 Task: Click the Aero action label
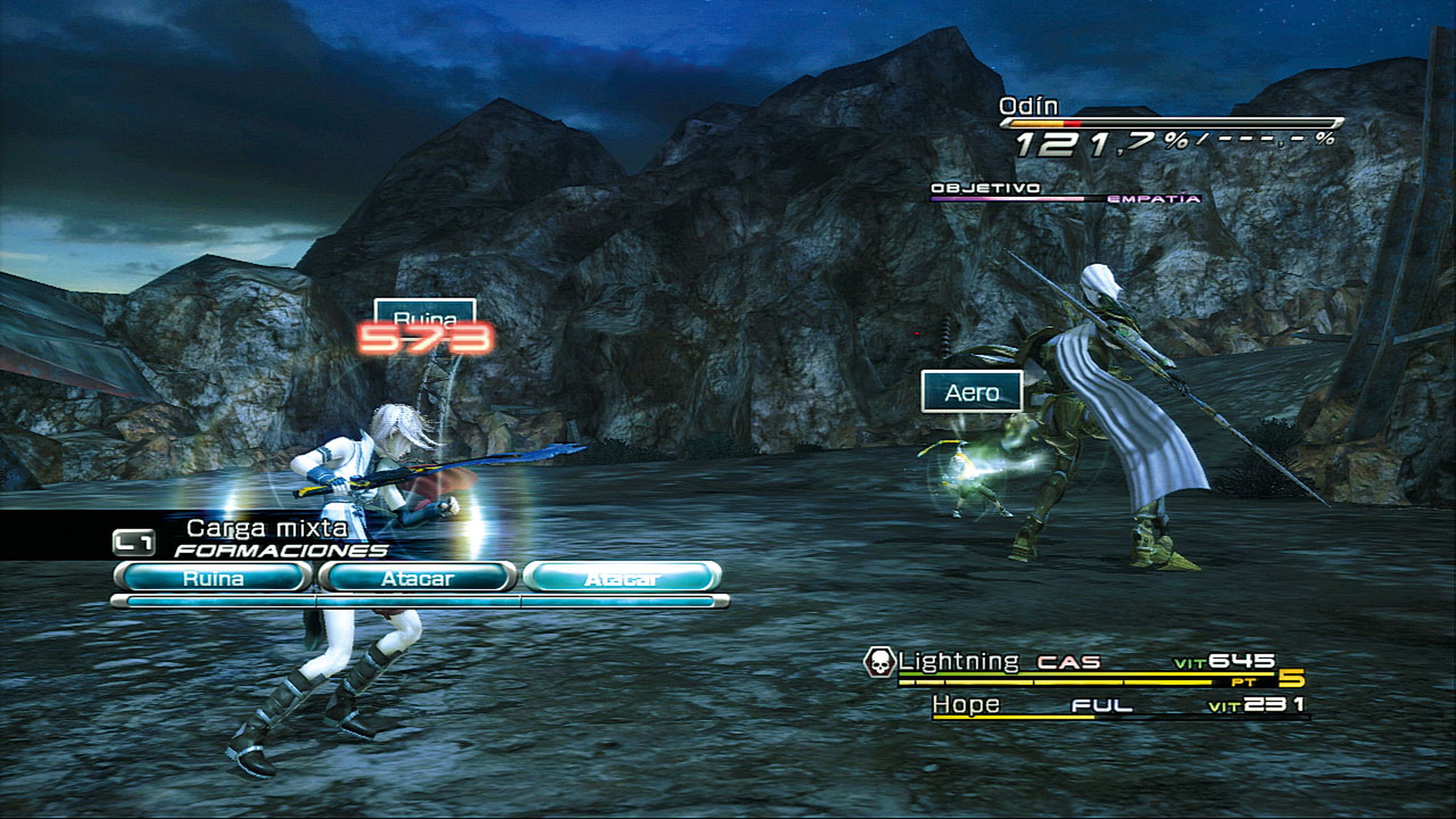(971, 392)
